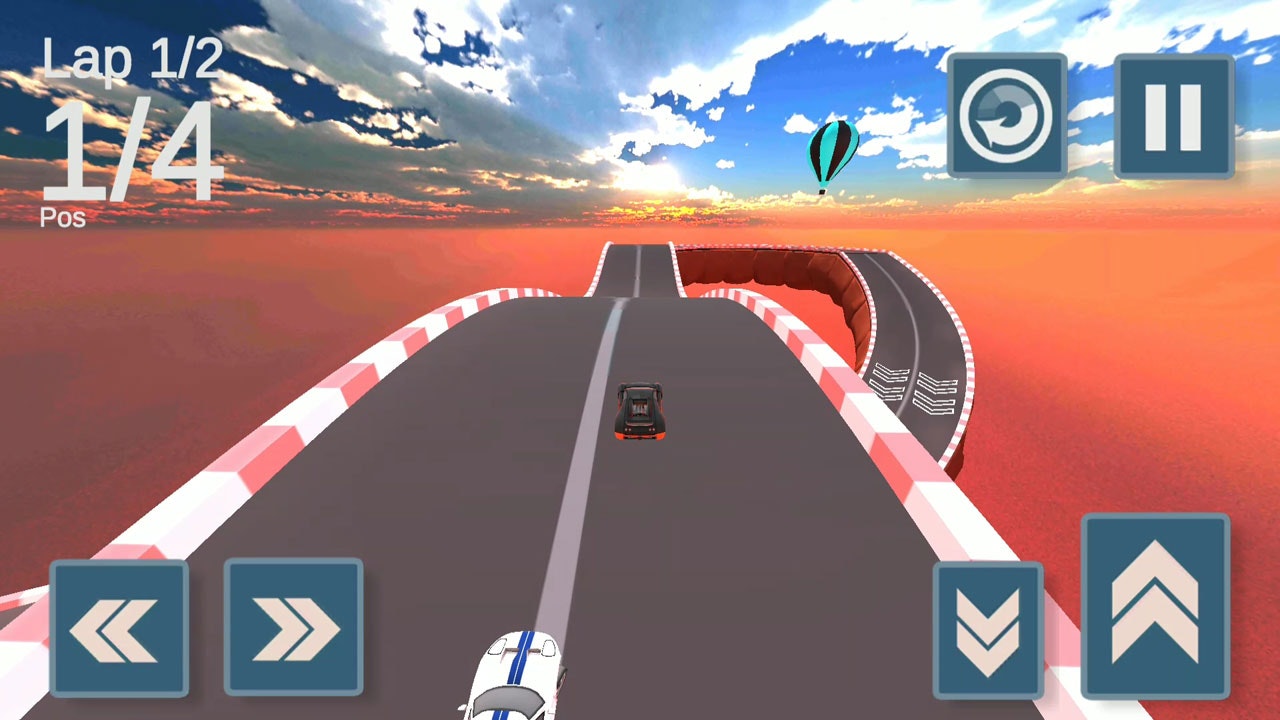Viewport: 1280px width, 720px height.
Task: Tap the circular camera-change icon
Action: pos(1007,116)
